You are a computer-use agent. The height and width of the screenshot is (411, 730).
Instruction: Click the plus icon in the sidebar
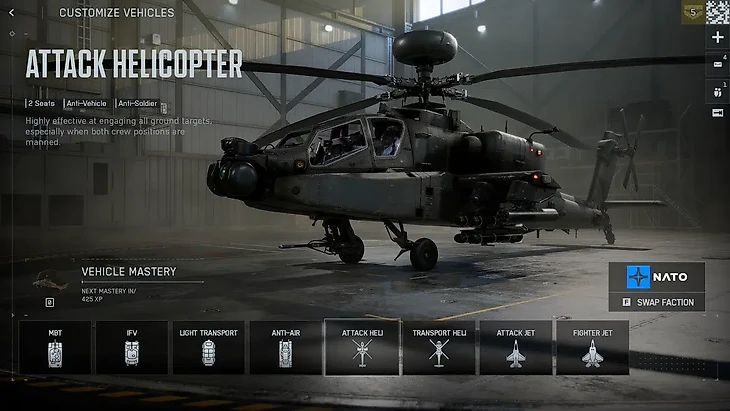(717, 37)
